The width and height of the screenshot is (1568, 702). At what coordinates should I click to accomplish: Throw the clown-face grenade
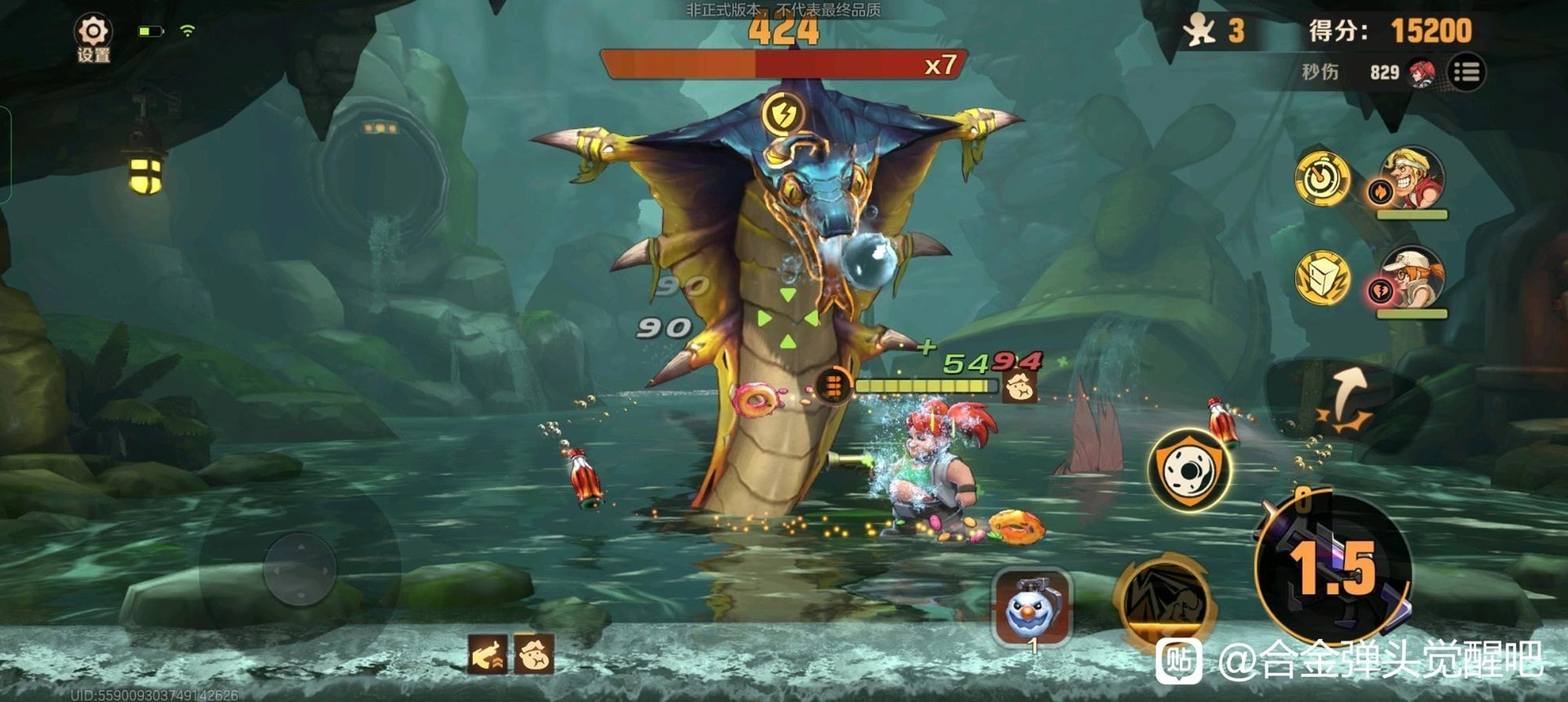1031,608
